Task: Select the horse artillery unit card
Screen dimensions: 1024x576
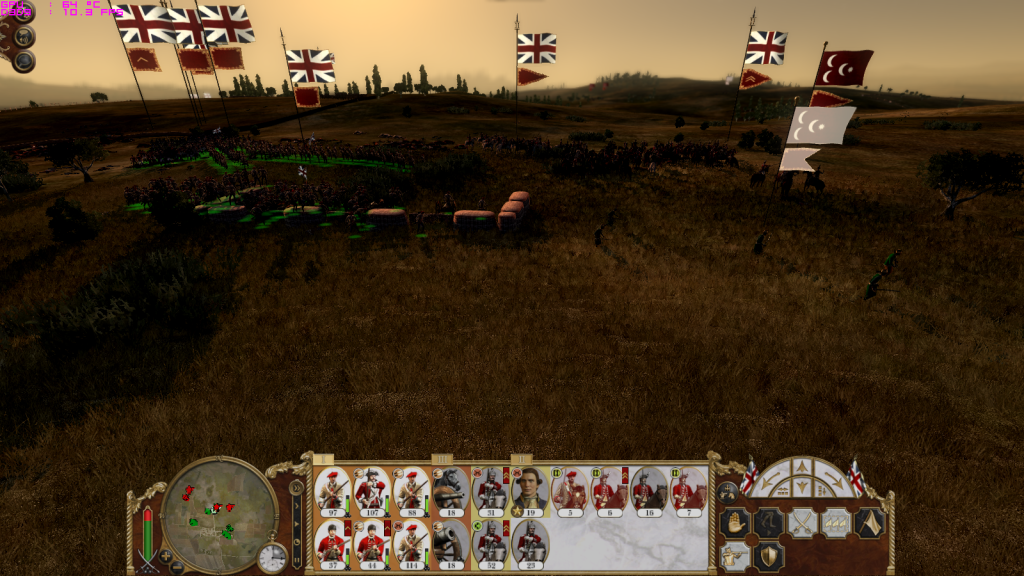Action: [450, 490]
